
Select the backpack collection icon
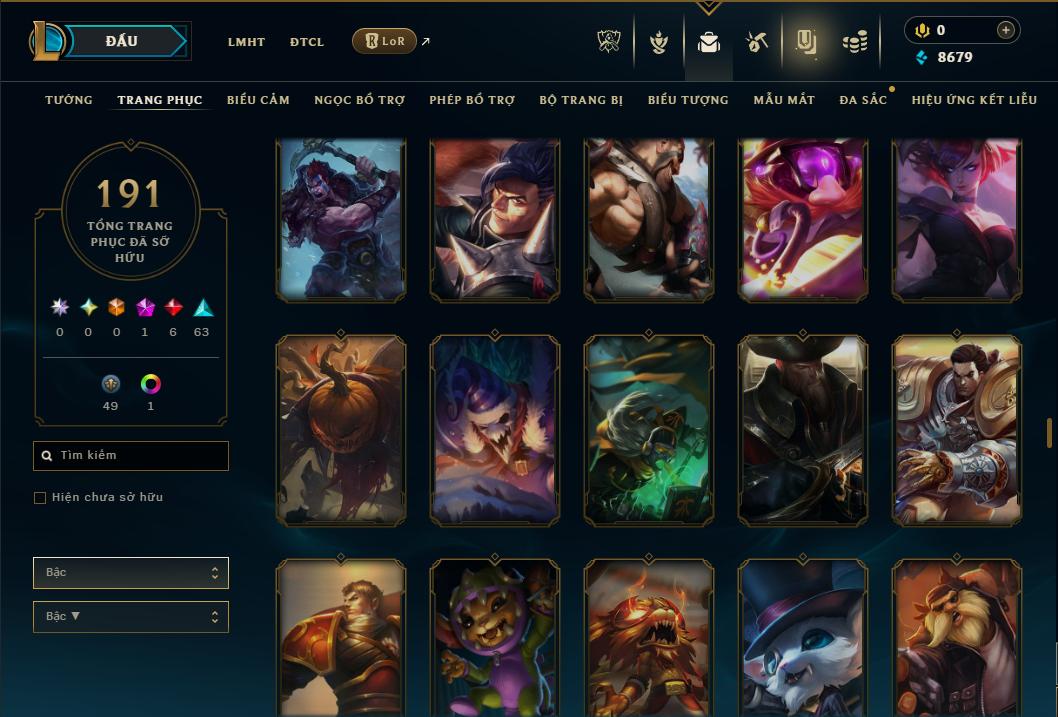pos(709,42)
